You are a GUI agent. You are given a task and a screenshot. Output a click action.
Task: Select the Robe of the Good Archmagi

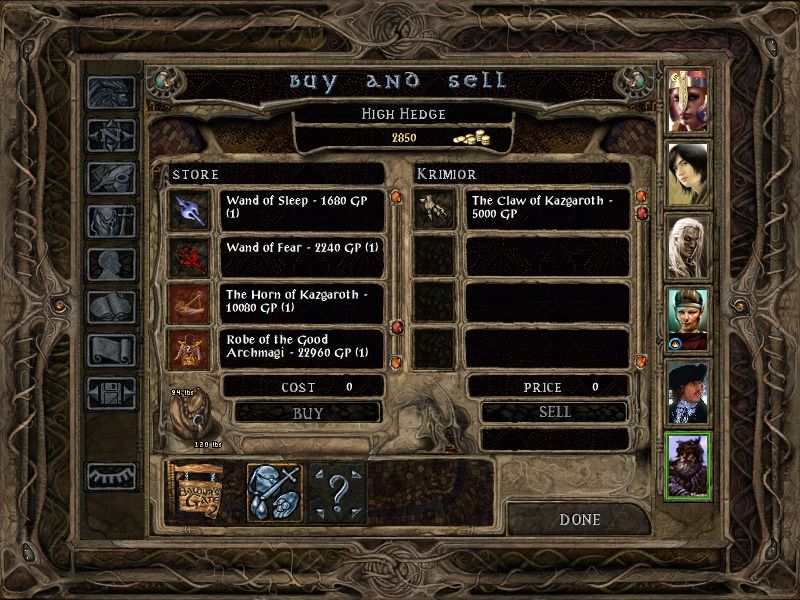tap(301, 348)
